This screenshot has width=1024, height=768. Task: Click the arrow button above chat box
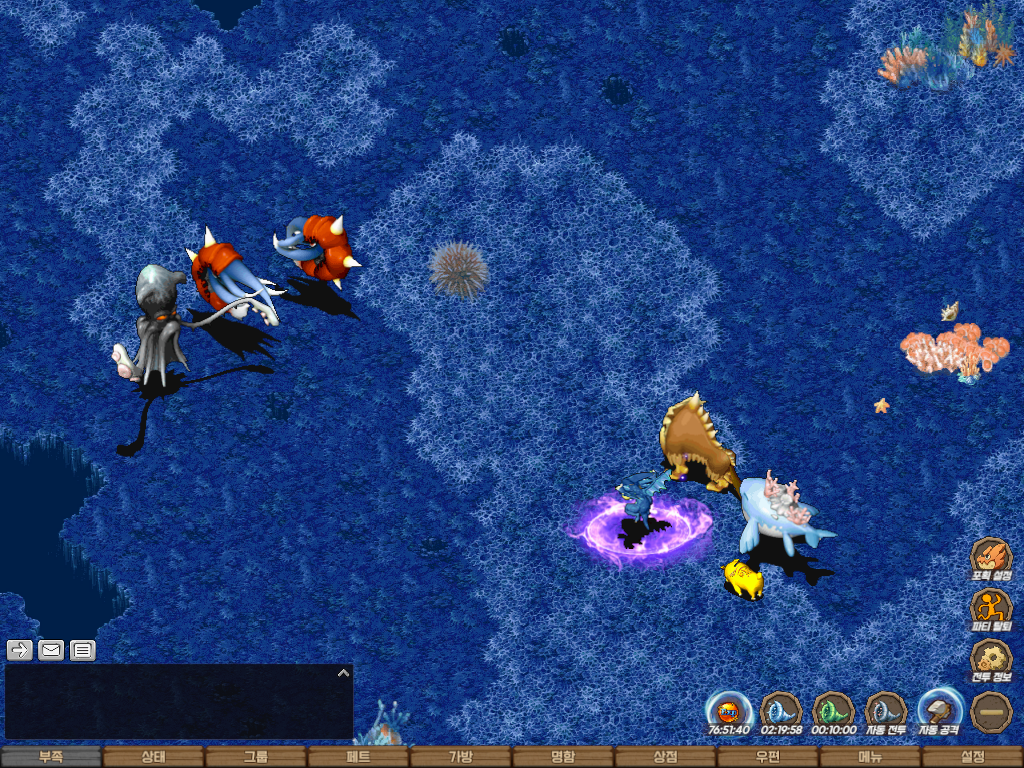point(19,650)
